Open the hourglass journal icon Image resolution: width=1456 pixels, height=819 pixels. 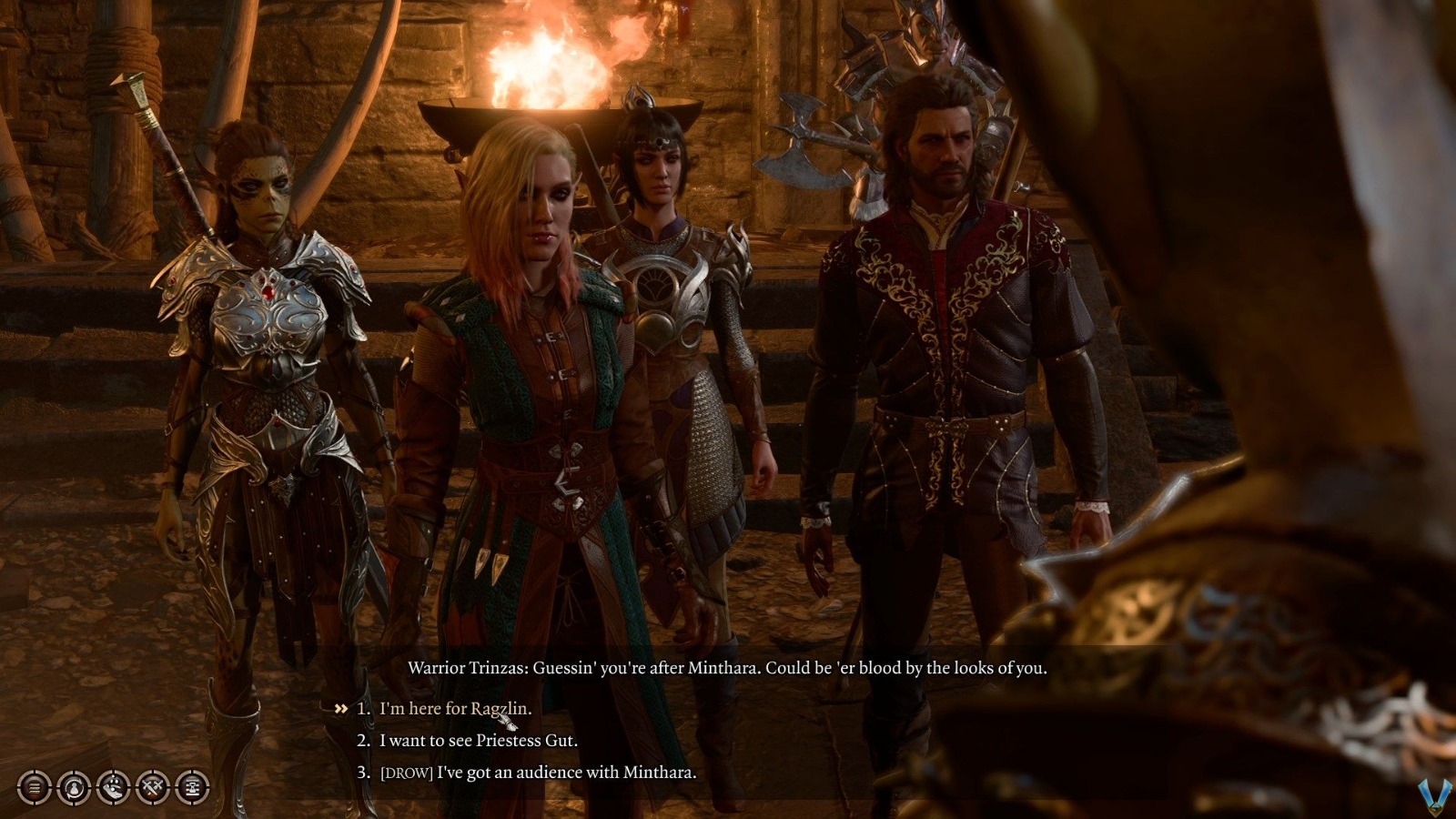(192, 788)
